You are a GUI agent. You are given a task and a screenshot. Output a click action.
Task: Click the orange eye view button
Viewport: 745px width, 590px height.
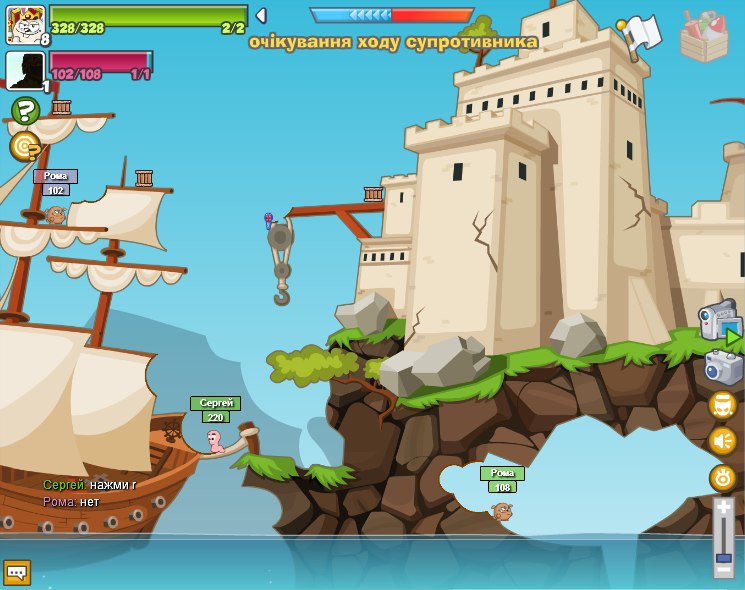(x=722, y=477)
